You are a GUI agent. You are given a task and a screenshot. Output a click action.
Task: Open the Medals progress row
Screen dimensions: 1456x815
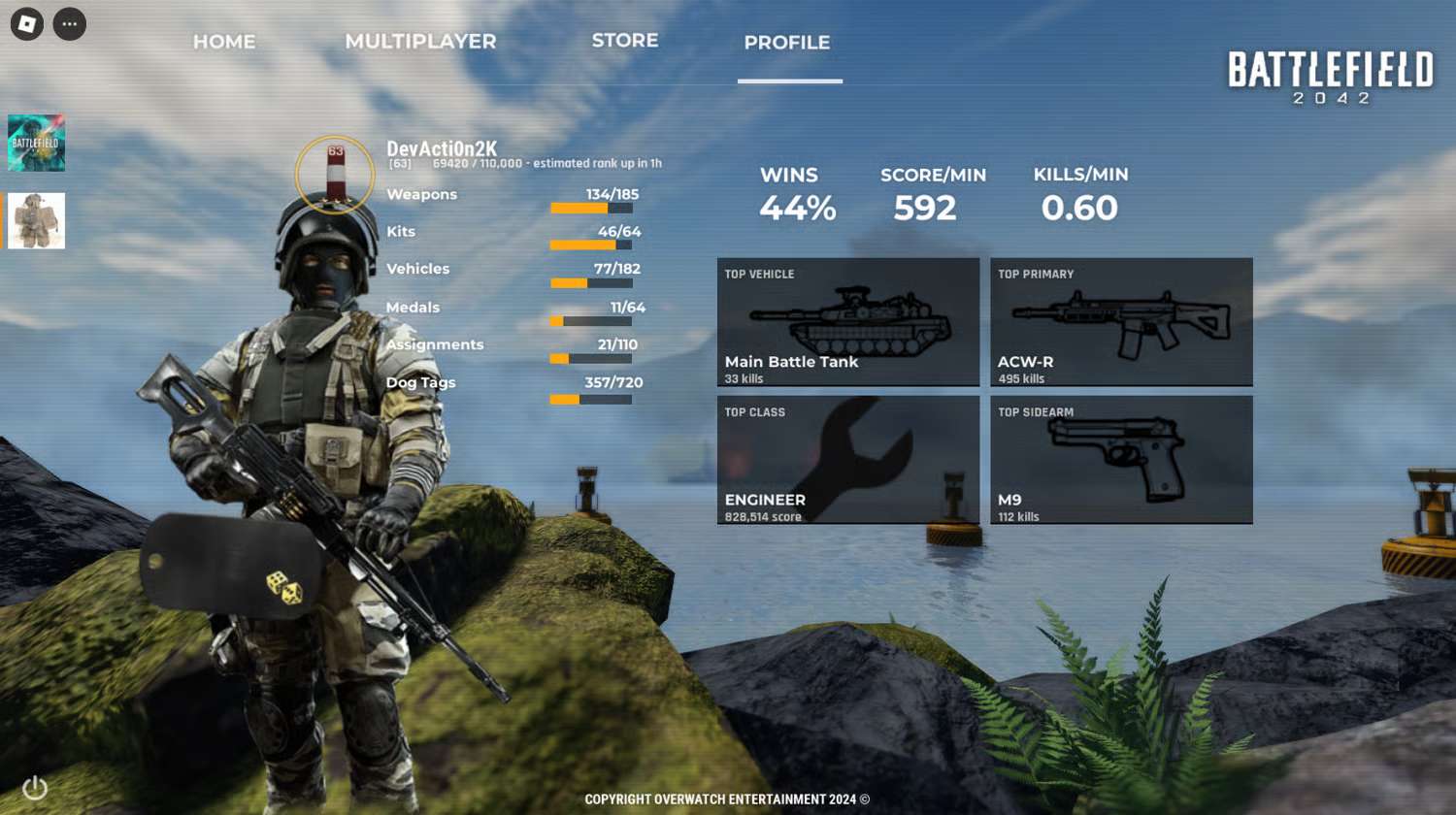513,310
